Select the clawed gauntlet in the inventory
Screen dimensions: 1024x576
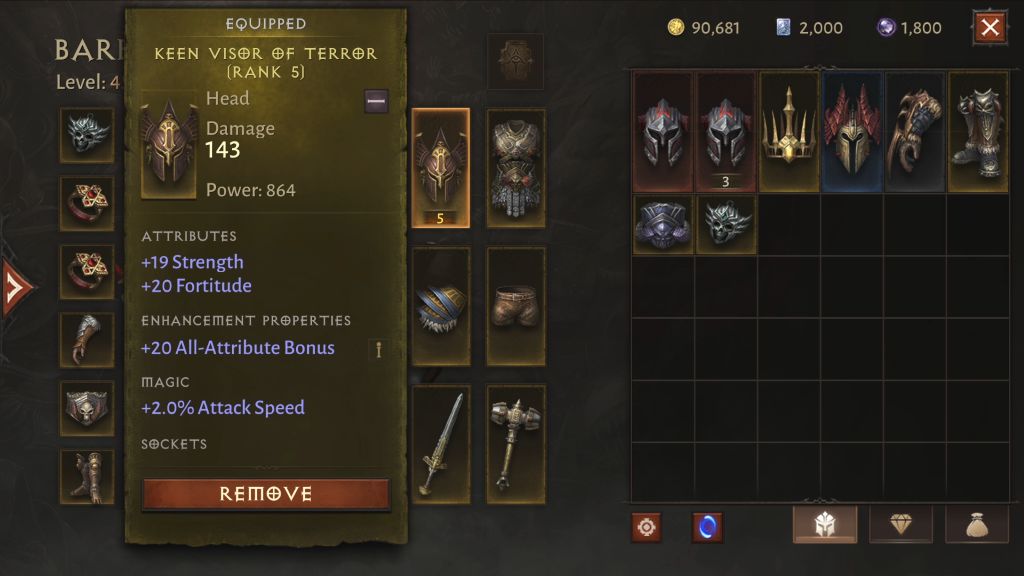coord(915,132)
